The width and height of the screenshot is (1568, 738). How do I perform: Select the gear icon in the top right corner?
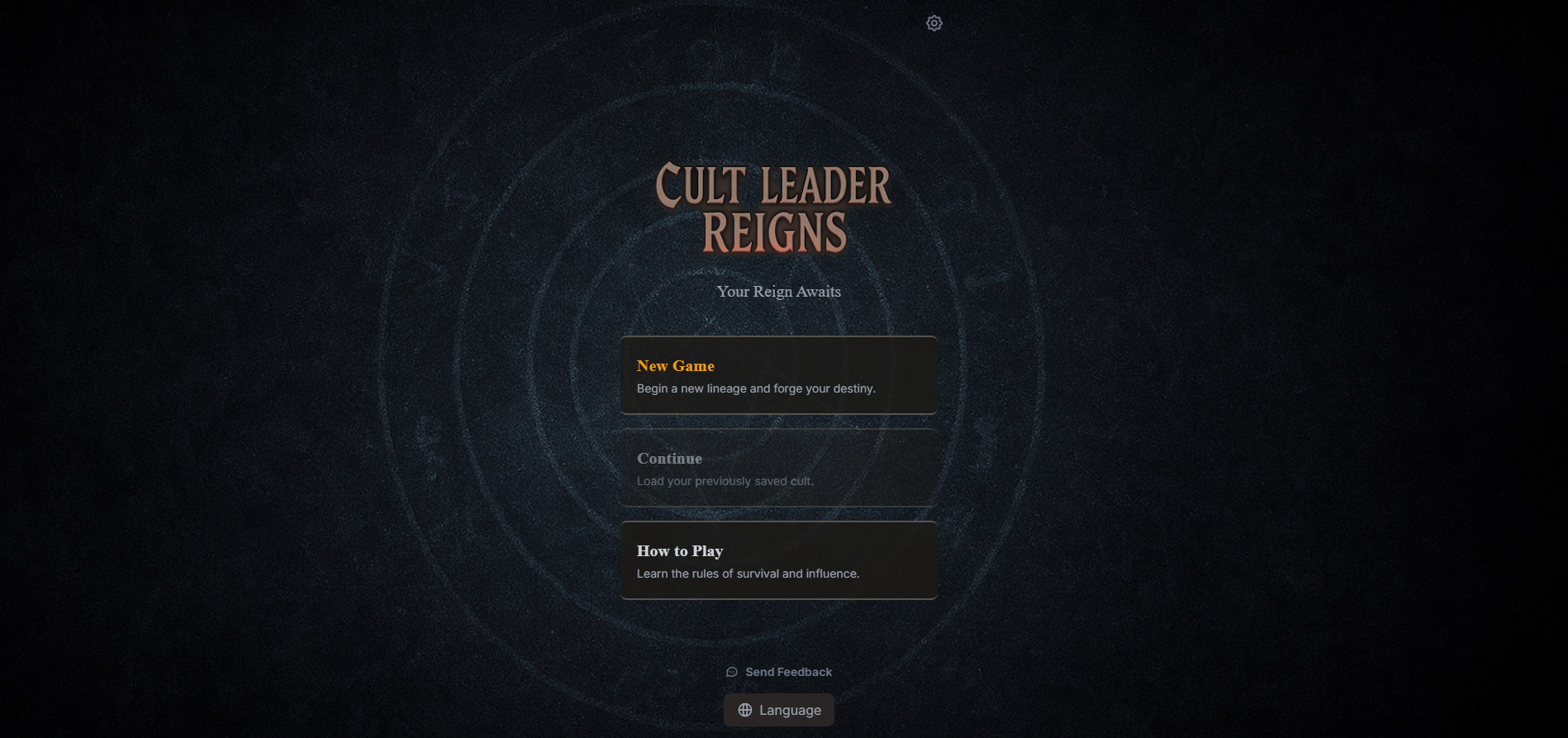pos(934,22)
